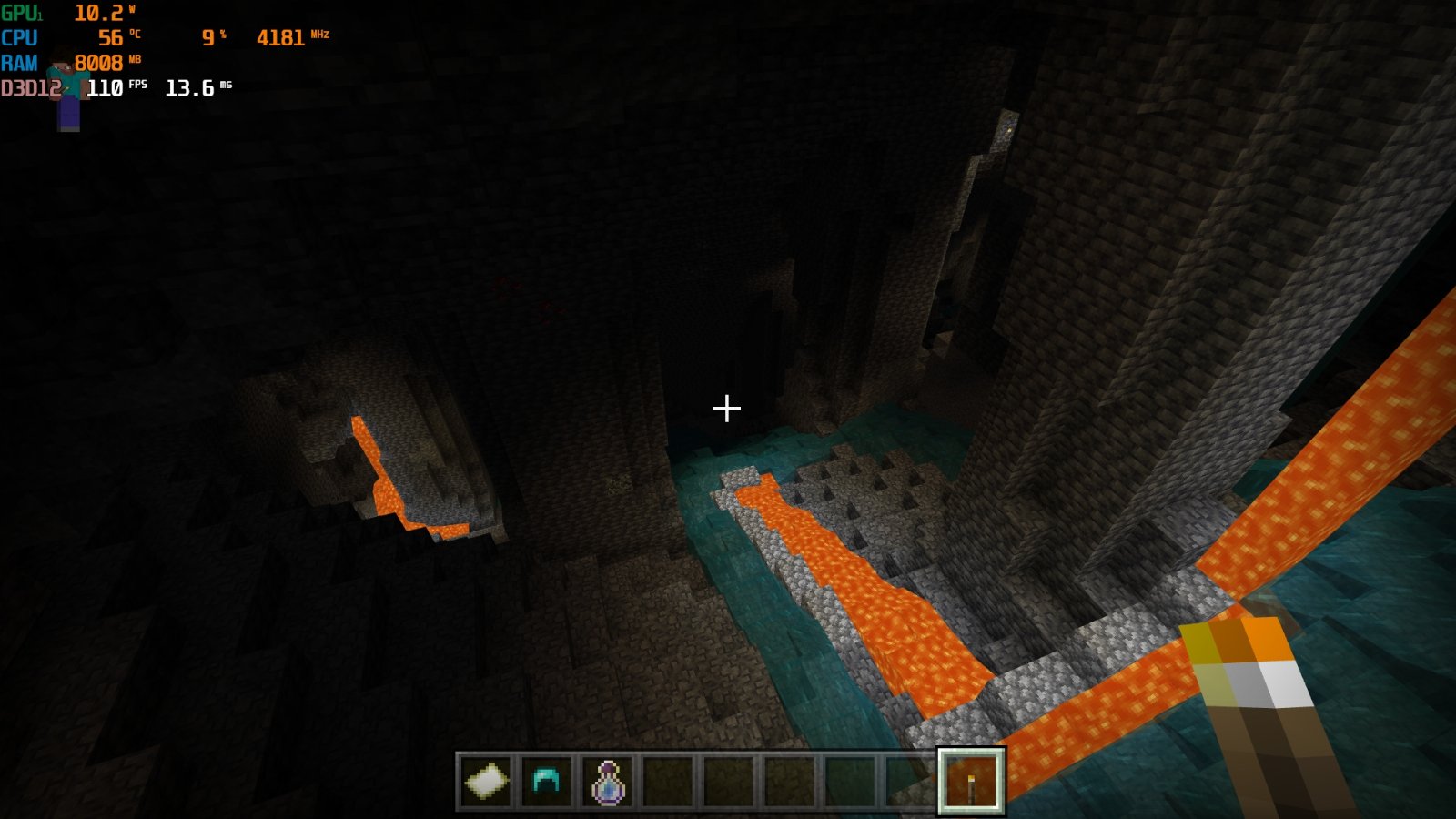This screenshot has width=1456, height=819.
Task: Choose the splash potion hotbar slot
Action: (608, 781)
